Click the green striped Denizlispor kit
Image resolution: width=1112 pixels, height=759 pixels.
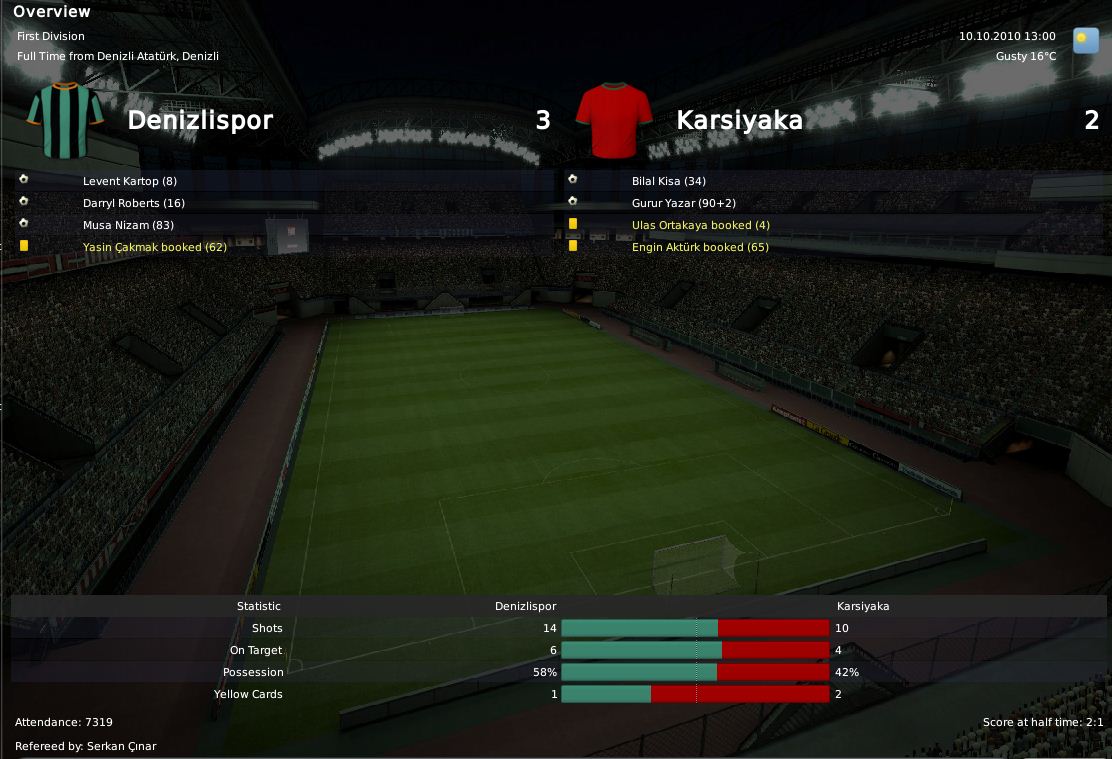[x=66, y=121]
